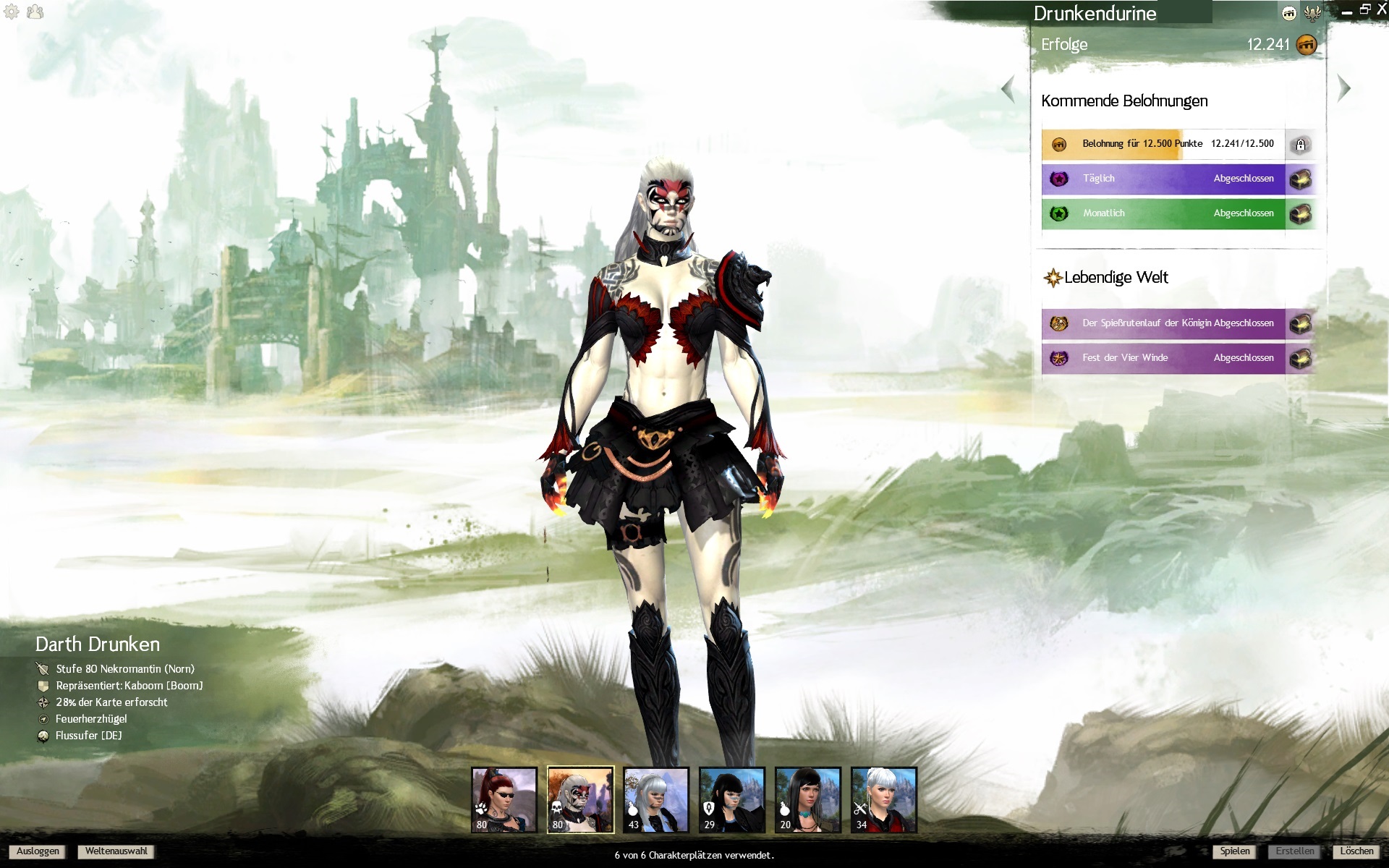Click the Belohnung für 12.500 Punkte row
This screenshot has height=868, width=1389.
coord(1163,144)
